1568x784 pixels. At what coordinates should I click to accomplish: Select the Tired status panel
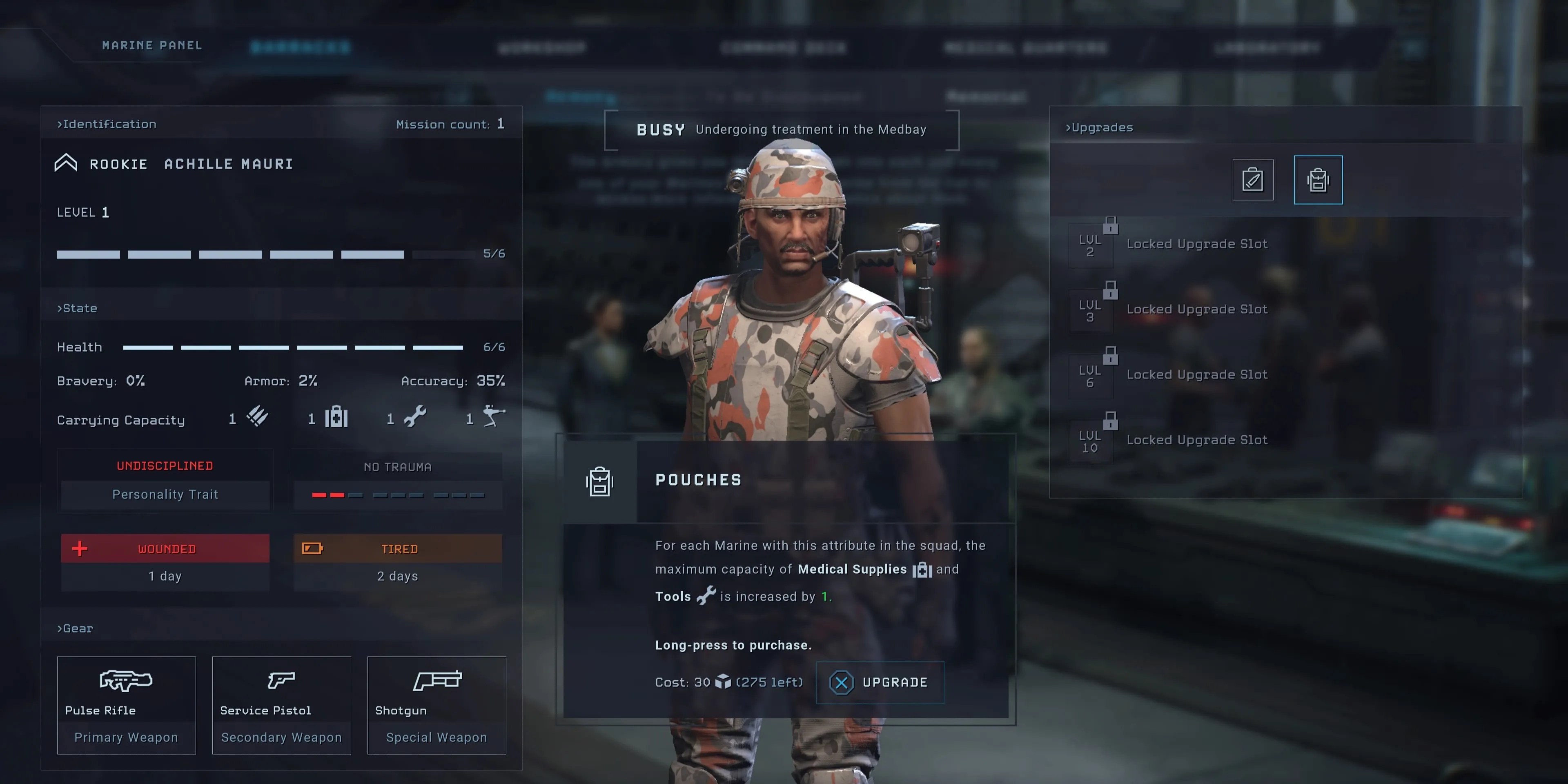[x=397, y=562]
